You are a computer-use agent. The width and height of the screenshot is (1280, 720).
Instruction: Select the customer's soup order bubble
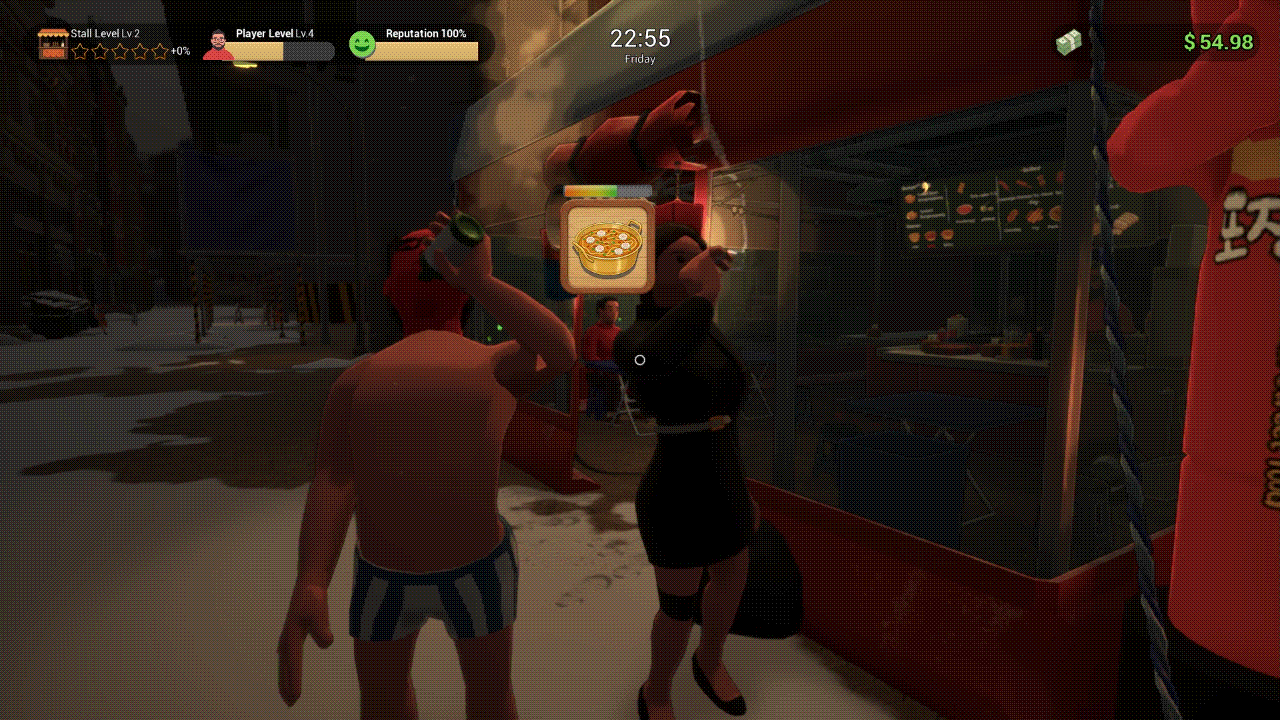click(x=607, y=246)
